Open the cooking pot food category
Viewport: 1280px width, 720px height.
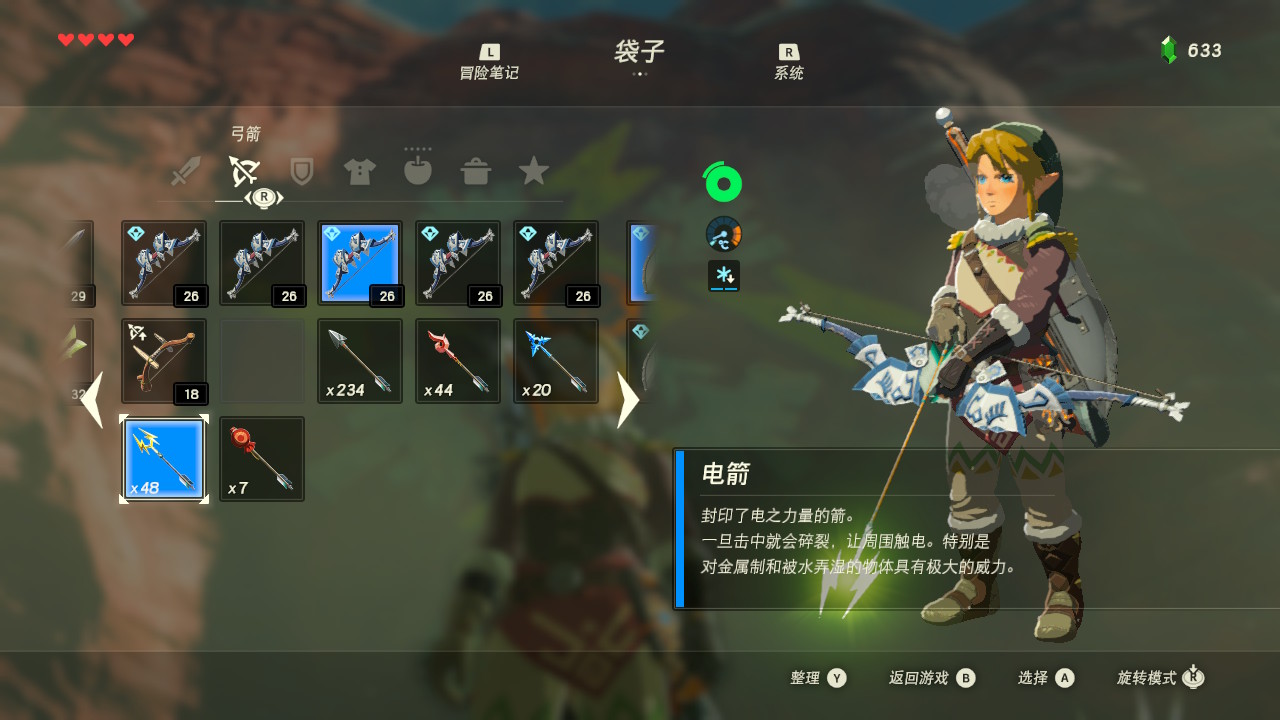coord(476,171)
